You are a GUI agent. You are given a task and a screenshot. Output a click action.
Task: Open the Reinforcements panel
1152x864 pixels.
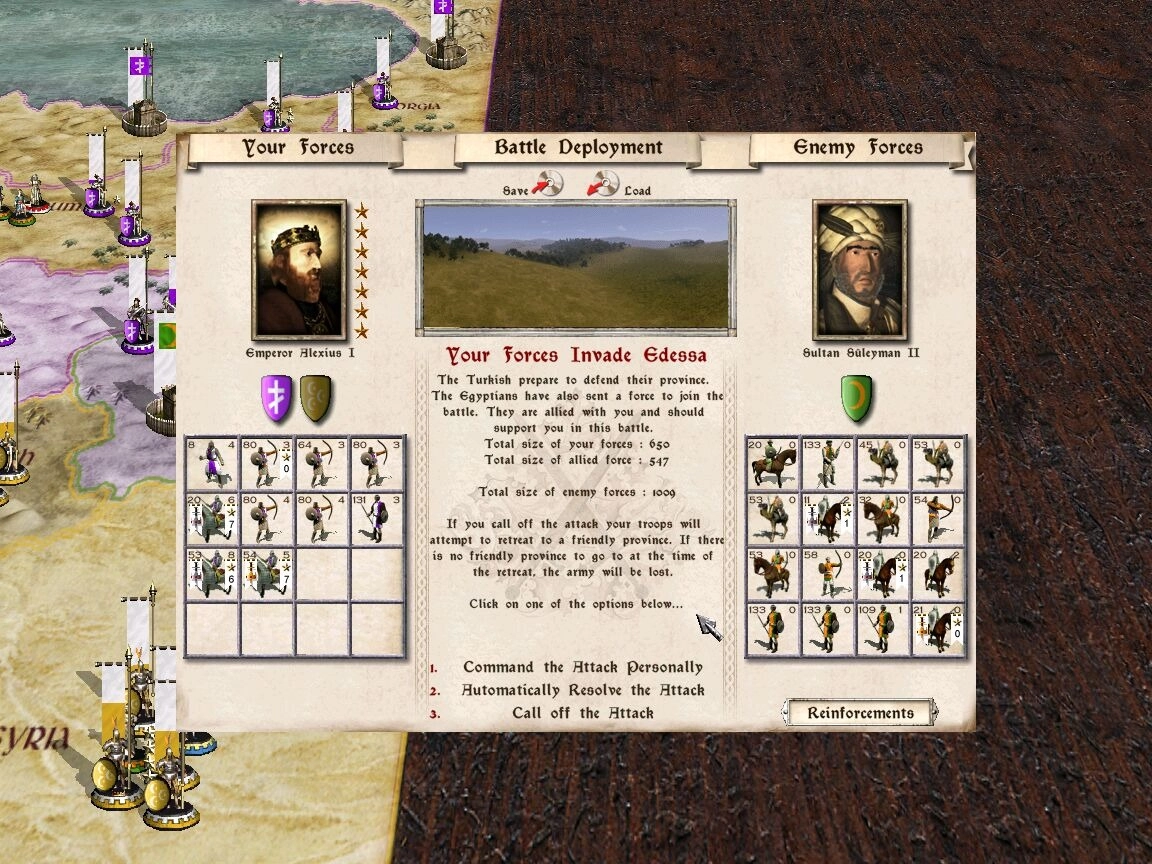(x=860, y=713)
